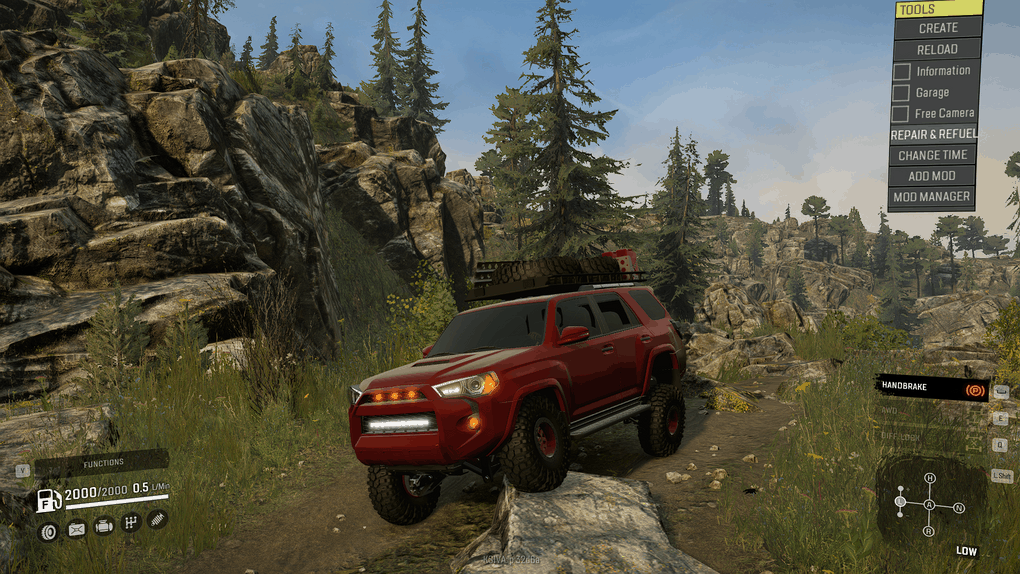Enable the Garage checkbox
The image size is (1020, 574).
coord(902,92)
